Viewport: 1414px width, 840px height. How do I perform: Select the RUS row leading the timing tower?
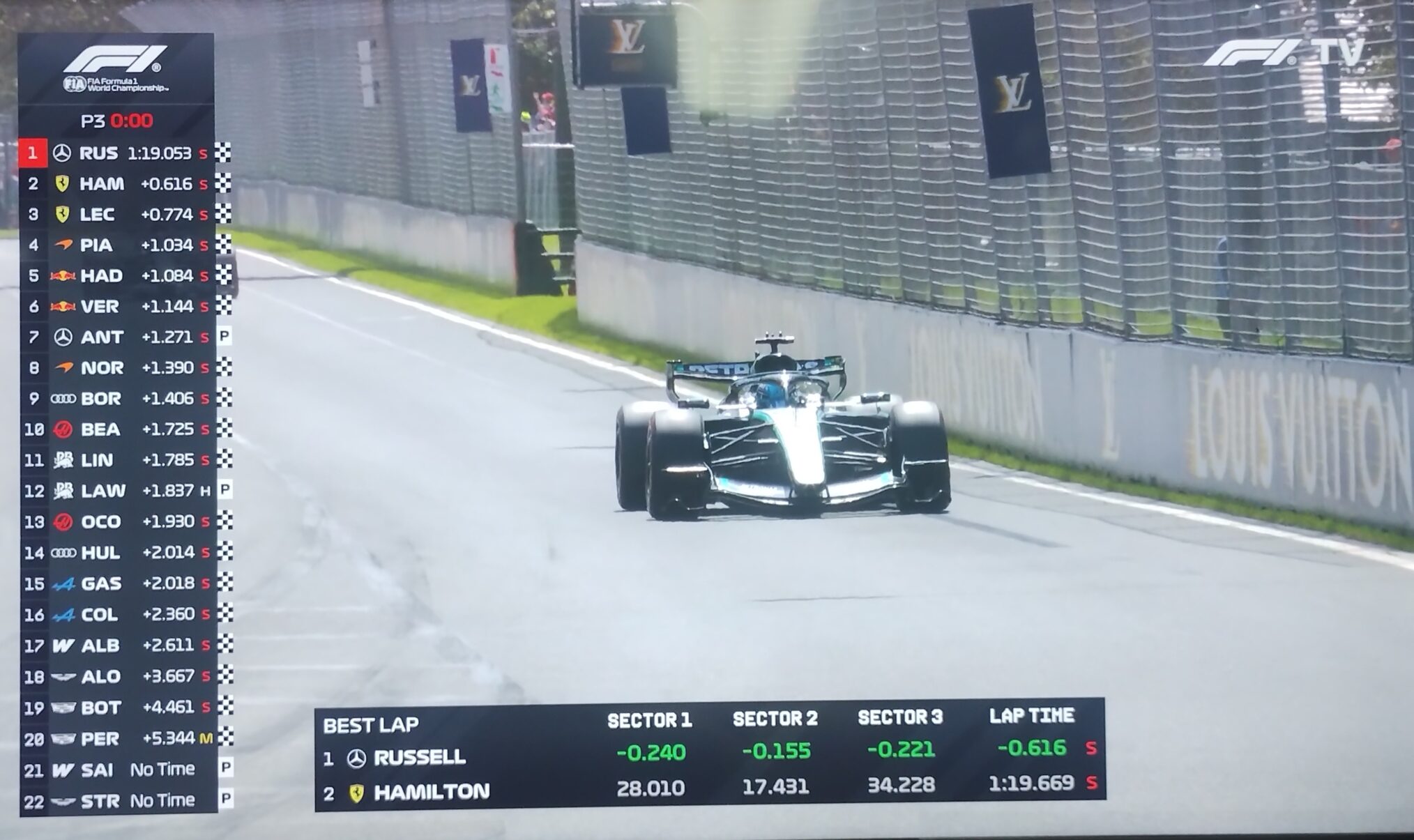pos(119,153)
